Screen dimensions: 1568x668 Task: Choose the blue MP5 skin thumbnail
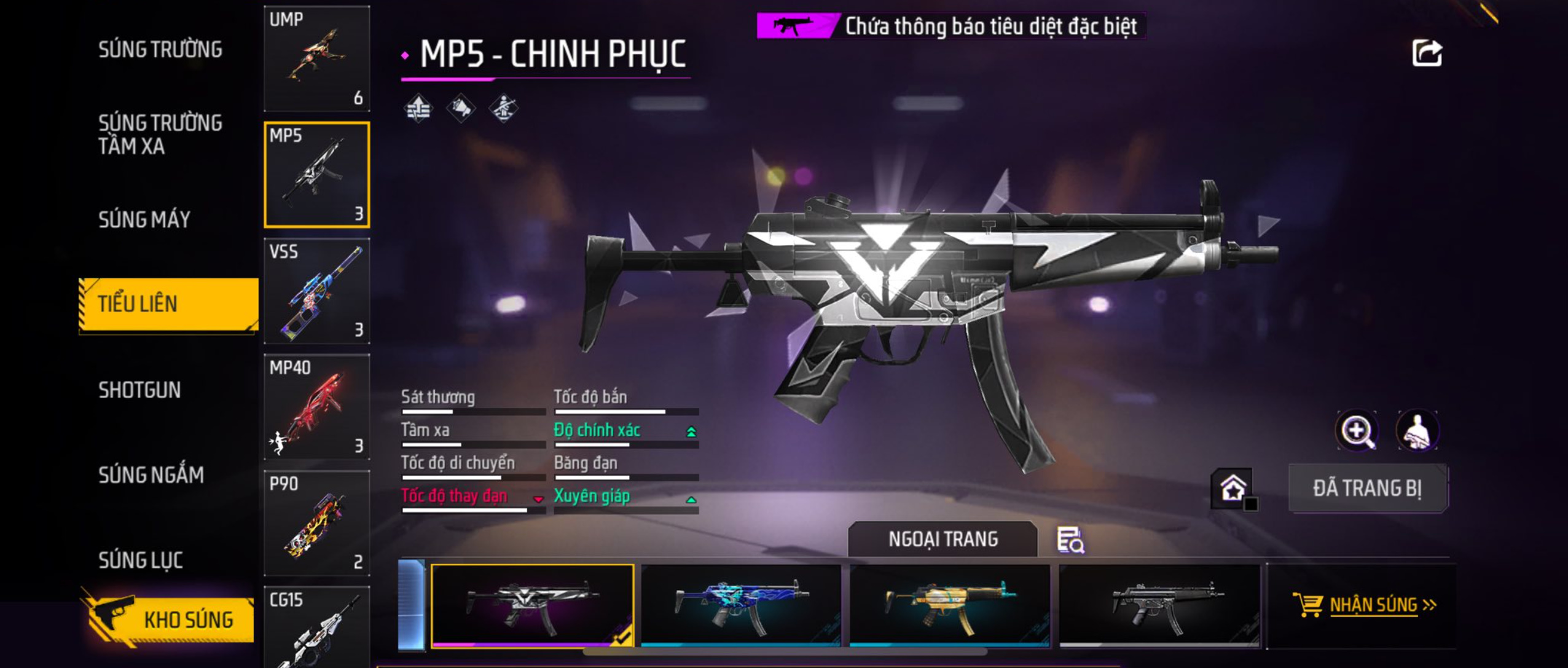741,605
